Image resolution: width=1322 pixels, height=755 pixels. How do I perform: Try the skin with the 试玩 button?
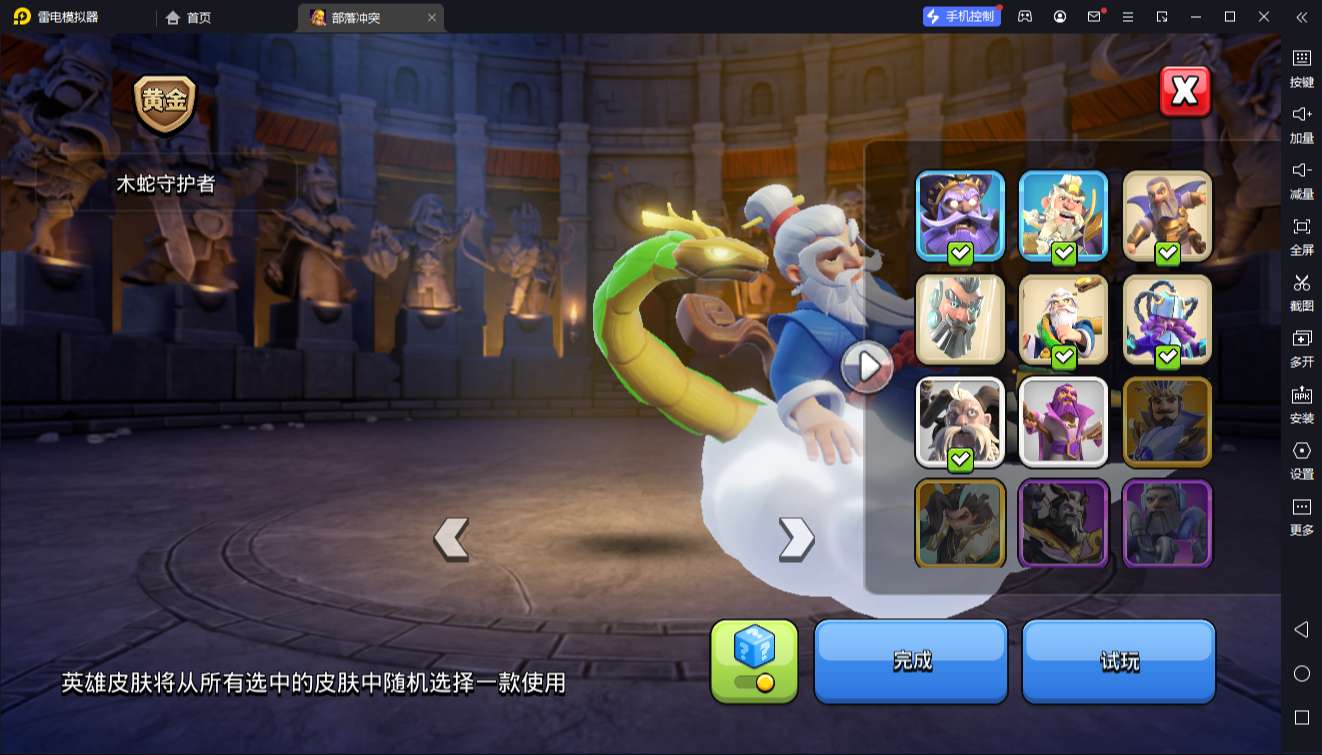(1118, 661)
